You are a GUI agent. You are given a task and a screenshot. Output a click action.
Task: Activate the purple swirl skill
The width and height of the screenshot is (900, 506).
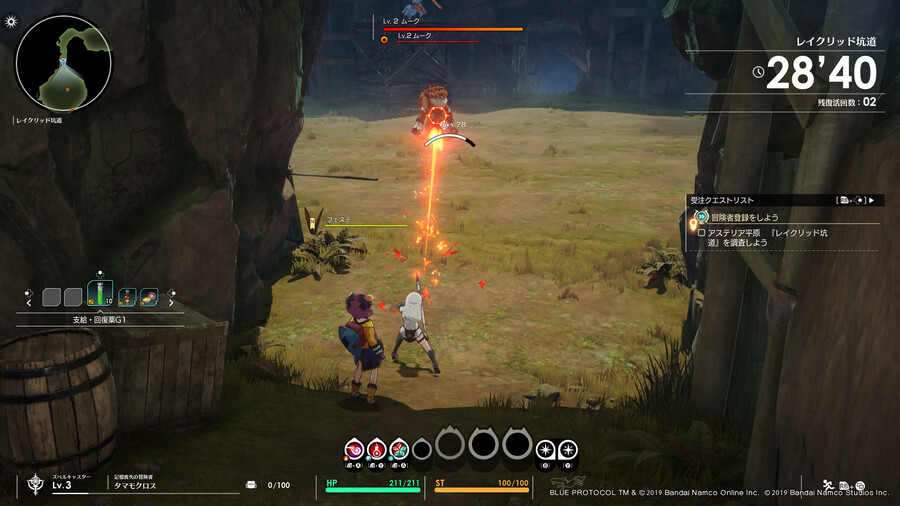click(353, 449)
